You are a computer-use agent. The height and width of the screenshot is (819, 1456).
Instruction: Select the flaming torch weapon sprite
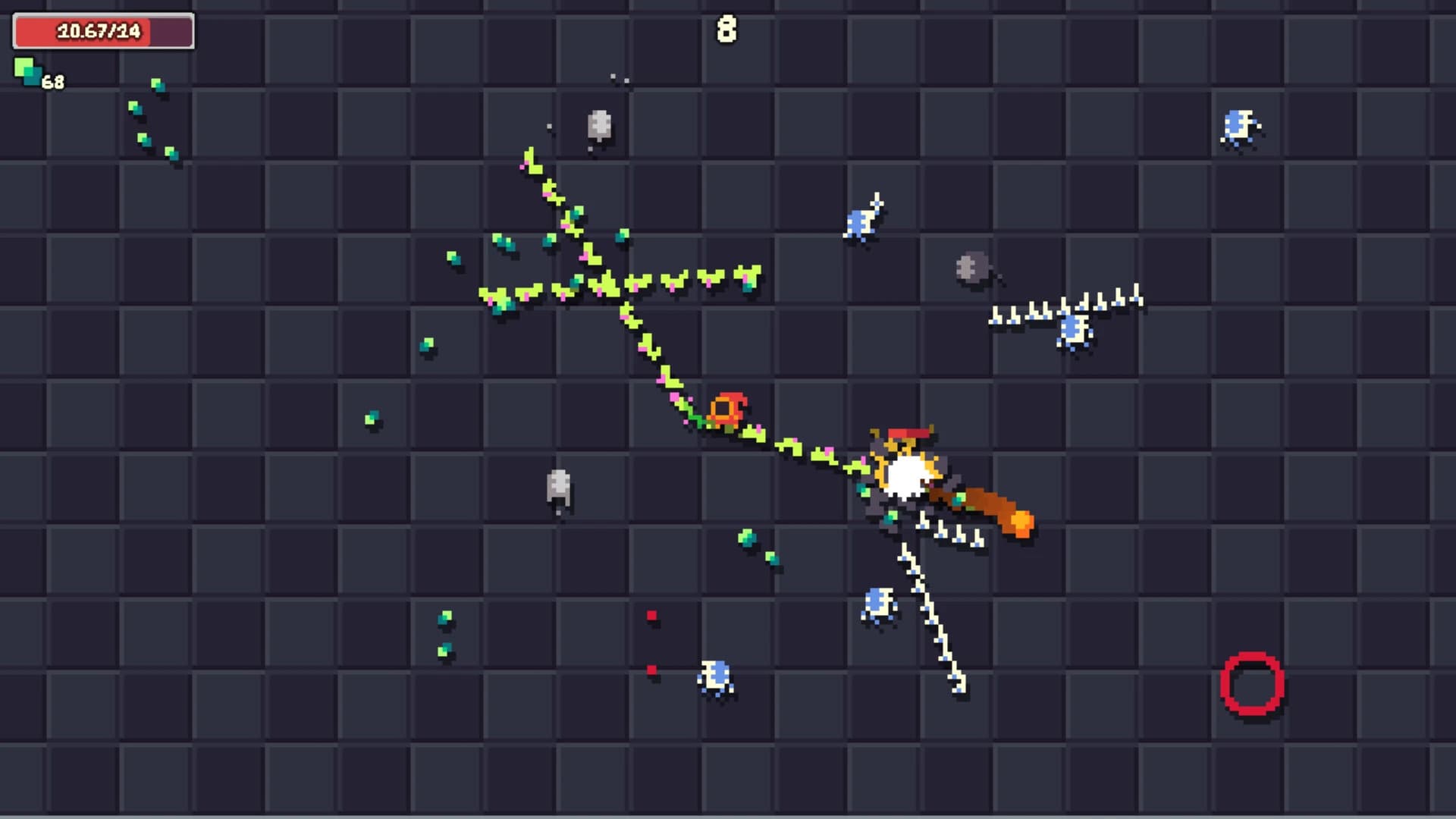point(986,504)
